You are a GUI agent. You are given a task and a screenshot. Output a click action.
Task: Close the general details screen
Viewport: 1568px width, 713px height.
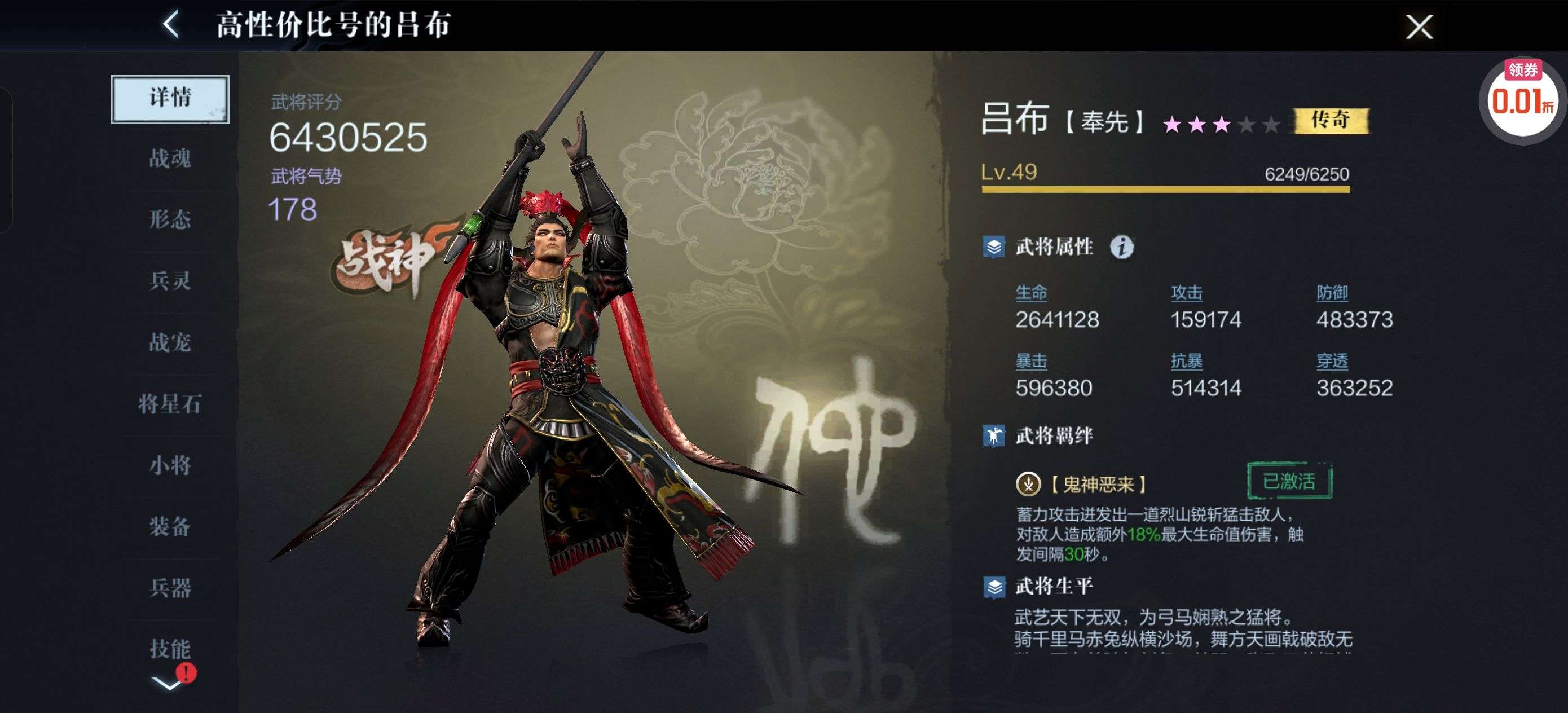coord(1419,27)
